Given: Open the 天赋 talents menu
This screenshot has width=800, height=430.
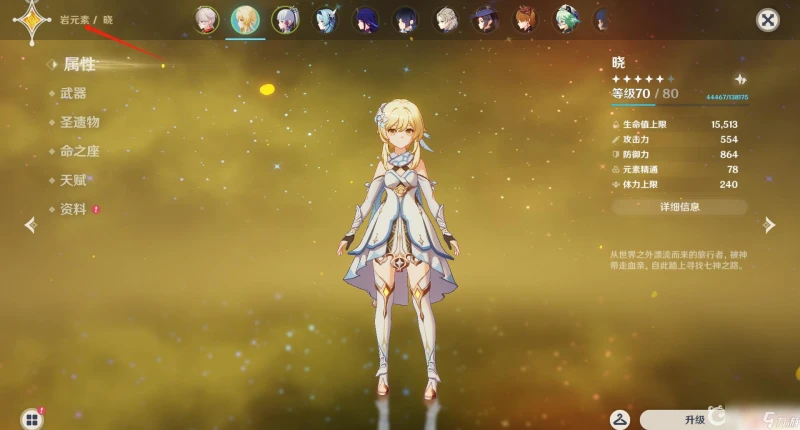Looking at the screenshot, I should (73, 180).
